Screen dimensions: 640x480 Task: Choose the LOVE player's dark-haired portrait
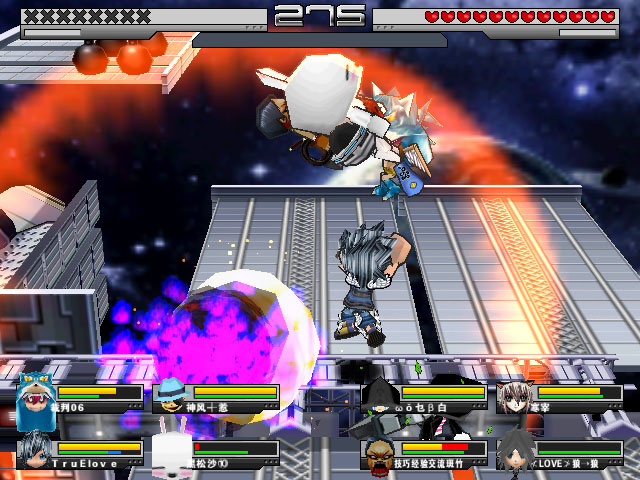516,450
